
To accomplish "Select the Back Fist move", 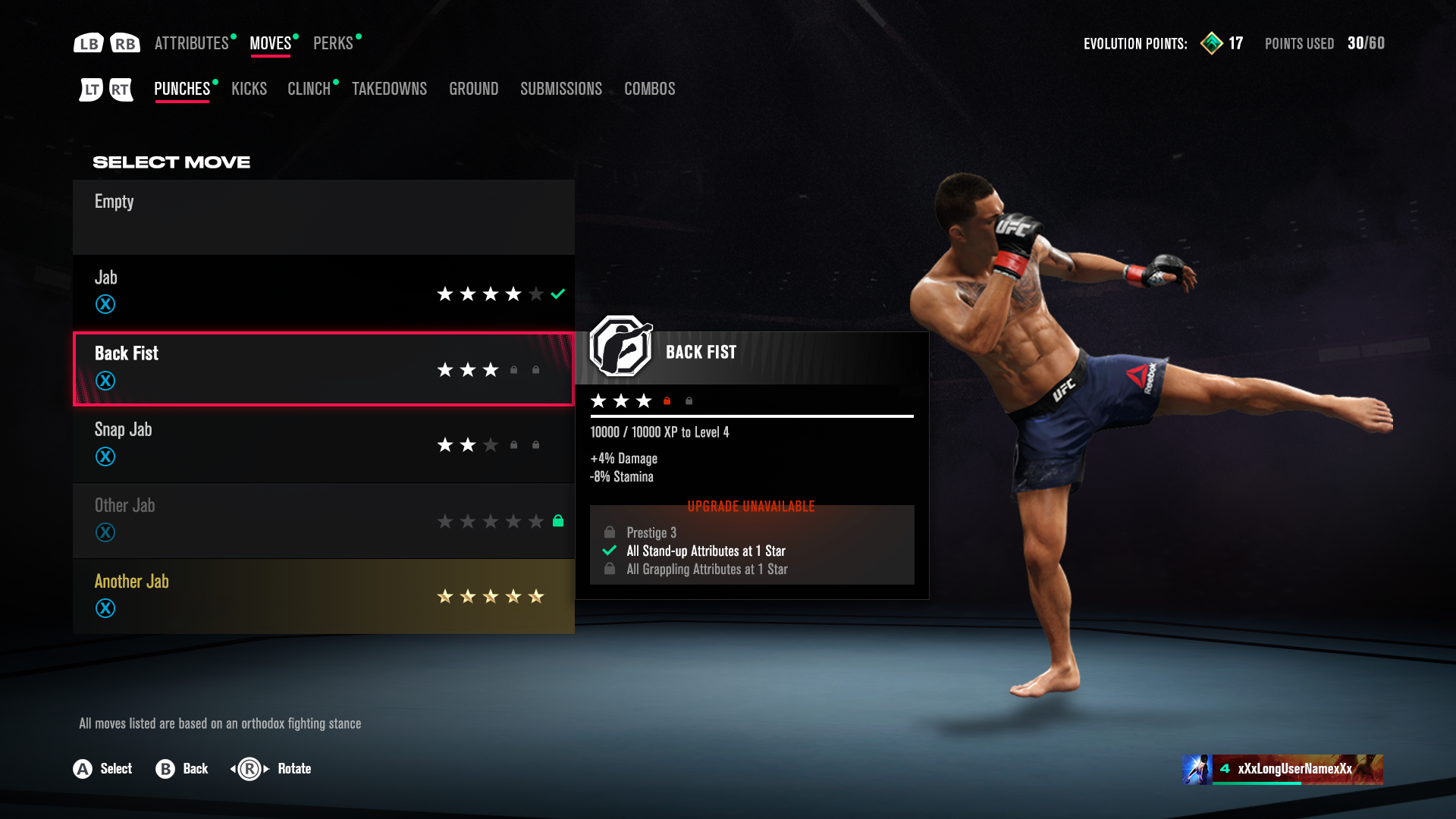I will tap(323, 369).
